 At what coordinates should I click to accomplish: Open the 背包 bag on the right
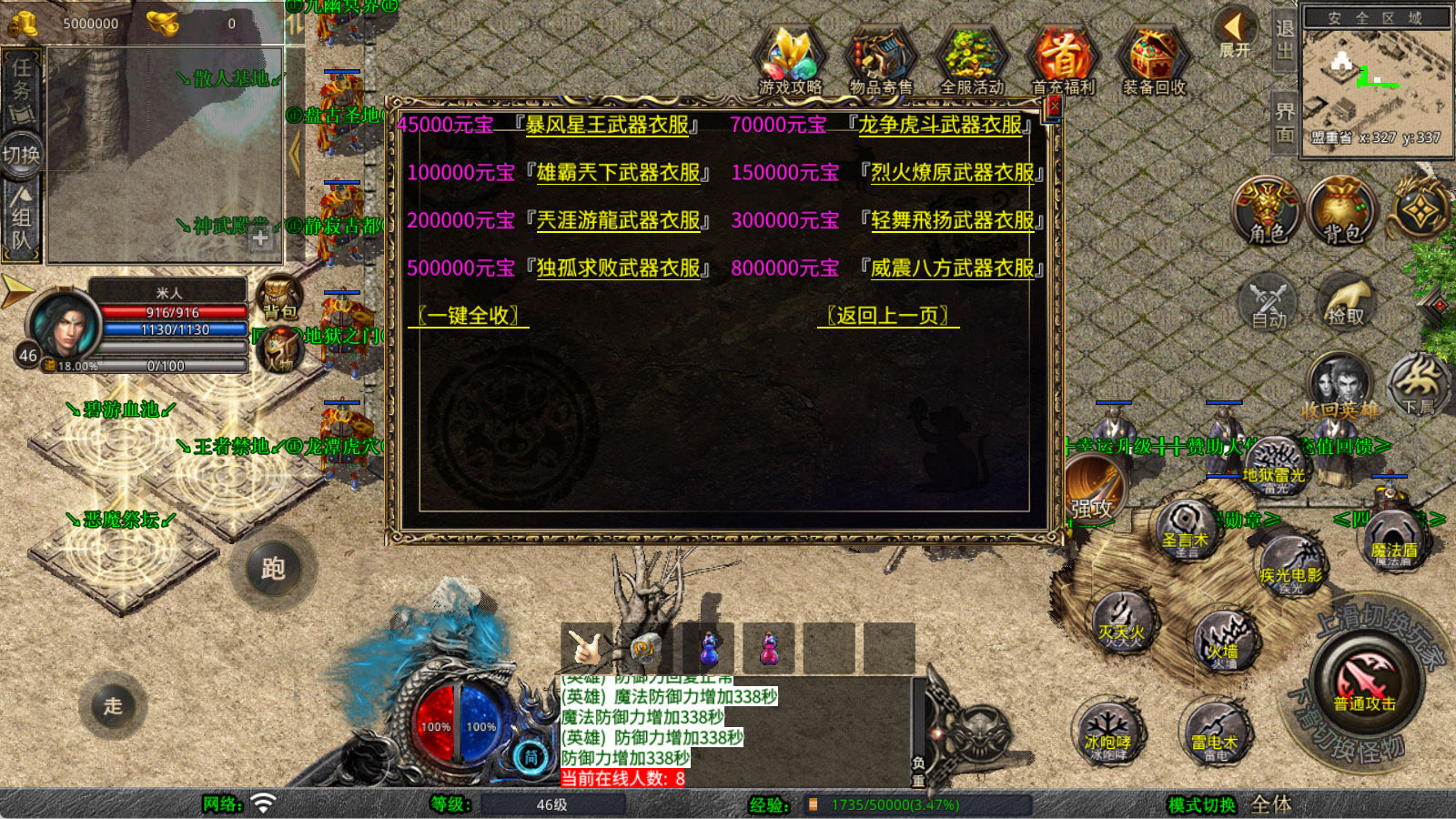click(1340, 211)
